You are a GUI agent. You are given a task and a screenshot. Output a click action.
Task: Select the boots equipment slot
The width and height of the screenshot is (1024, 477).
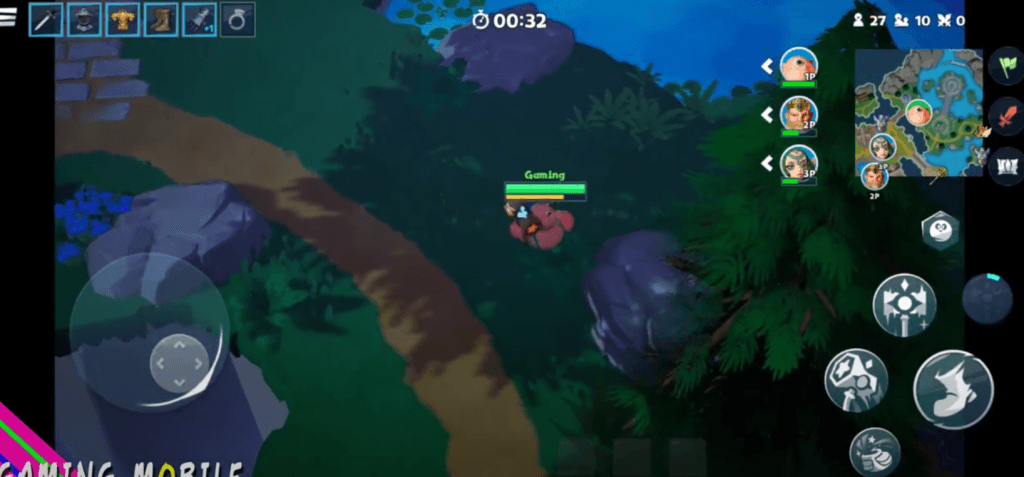pyautogui.click(x=160, y=19)
